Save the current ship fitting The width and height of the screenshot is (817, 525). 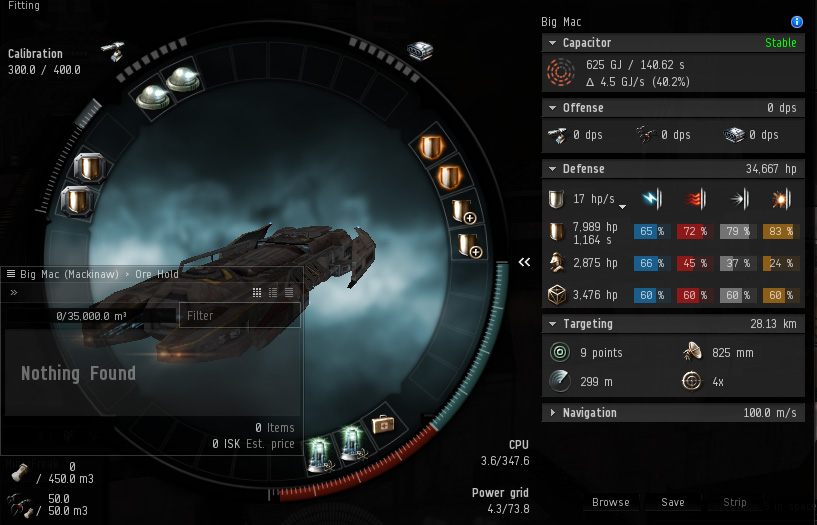tap(673, 502)
